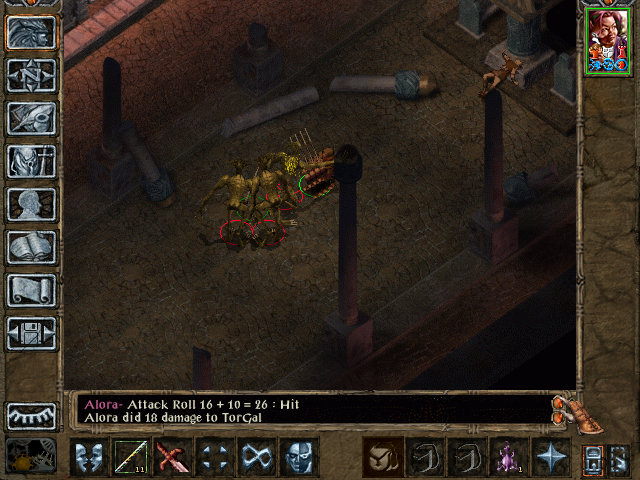Select the red crossed-swords weapon slot
This screenshot has height=480, width=640.
(173, 458)
